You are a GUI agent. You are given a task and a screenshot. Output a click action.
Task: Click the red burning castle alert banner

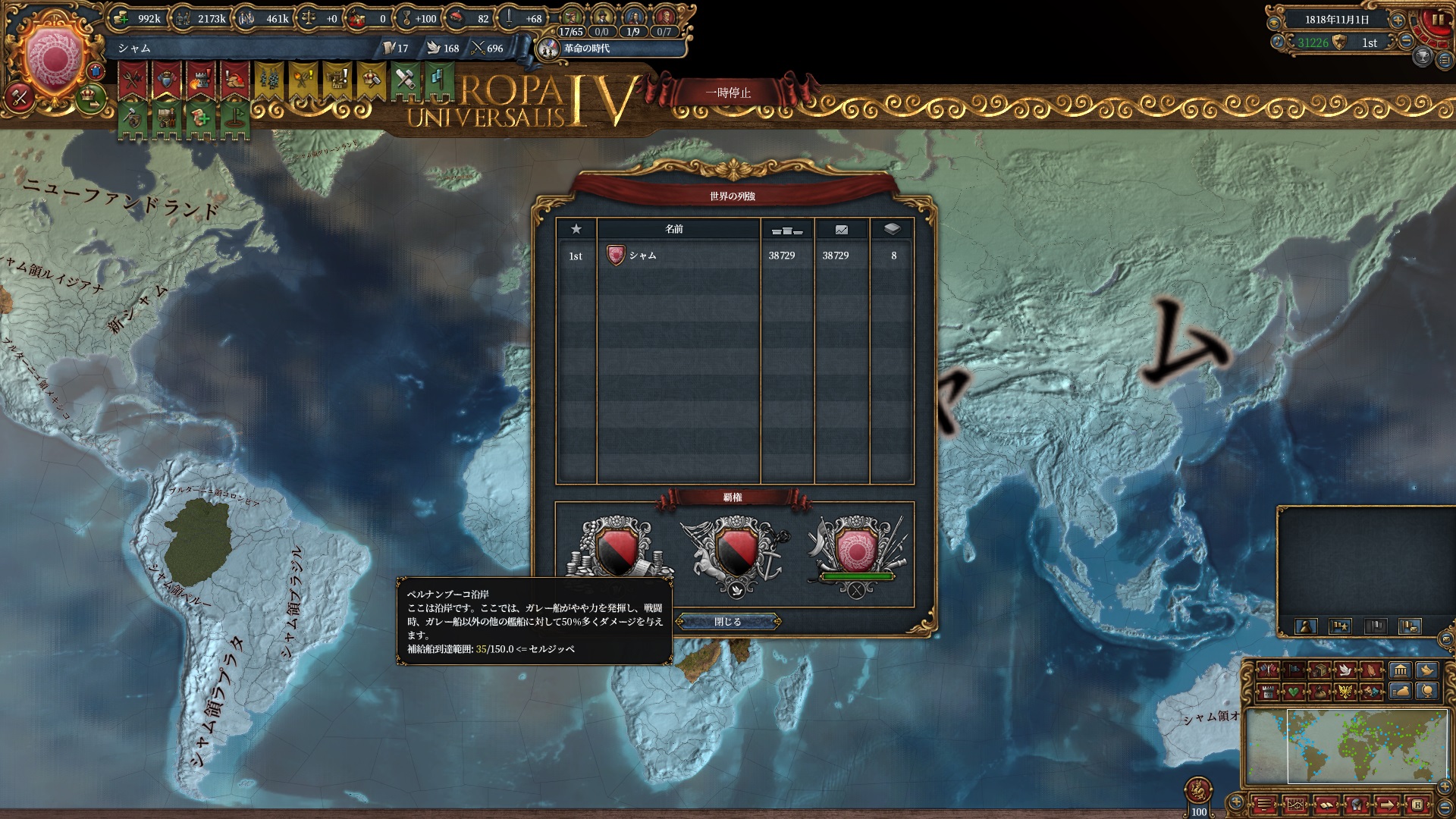[x=199, y=78]
